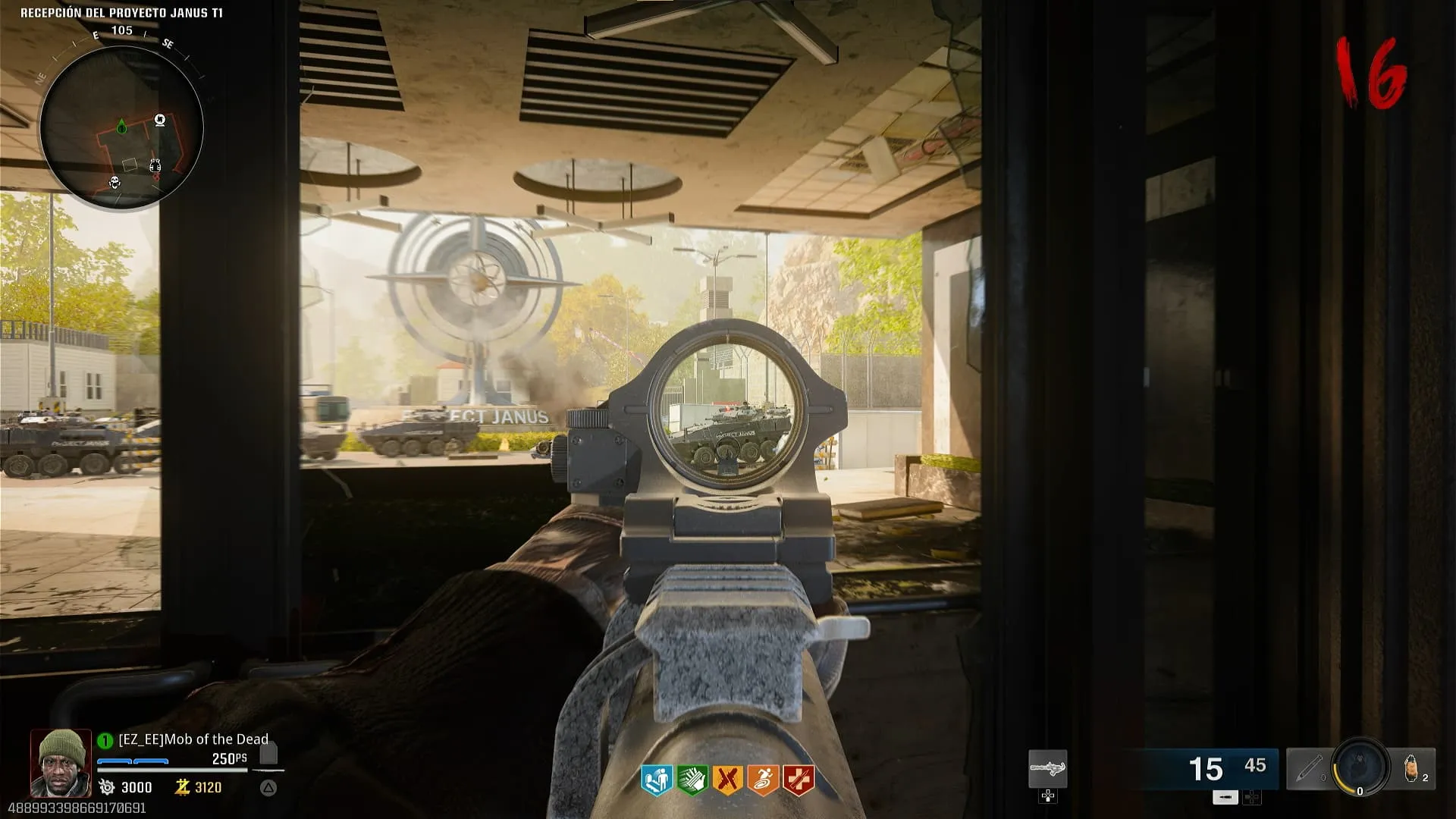
Task: Click the essence icon next to 3120
Action: tap(182, 787)
